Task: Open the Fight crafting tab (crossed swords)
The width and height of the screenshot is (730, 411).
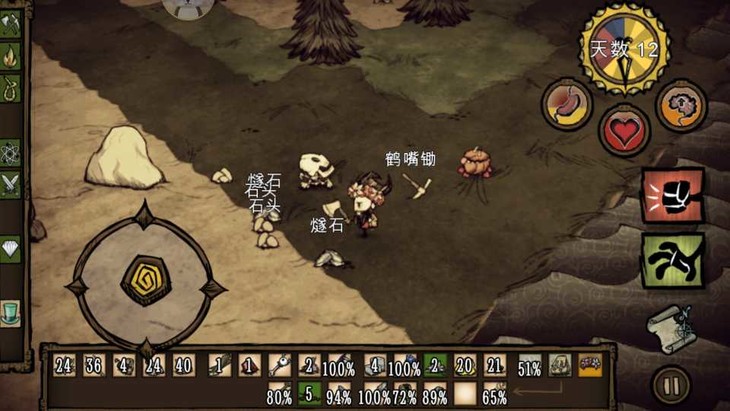Action: point(10,184)
